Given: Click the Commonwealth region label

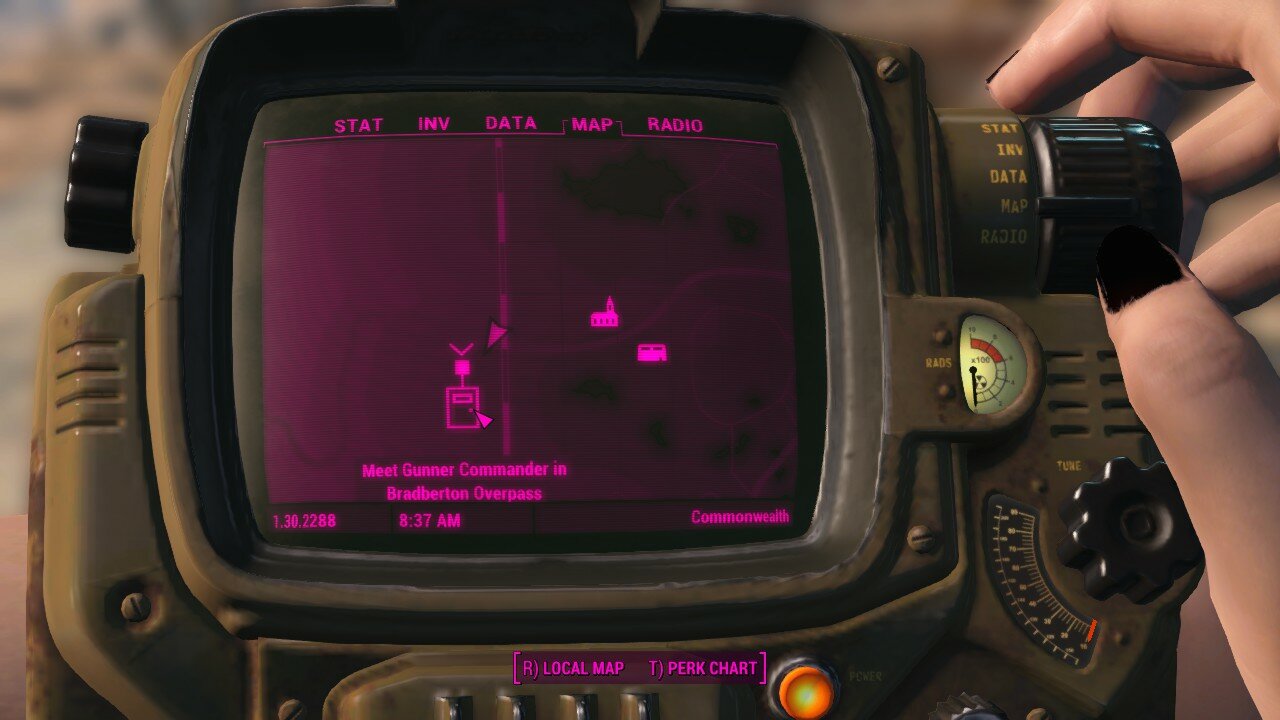Looking at the screenshot, I should [740, 517].
